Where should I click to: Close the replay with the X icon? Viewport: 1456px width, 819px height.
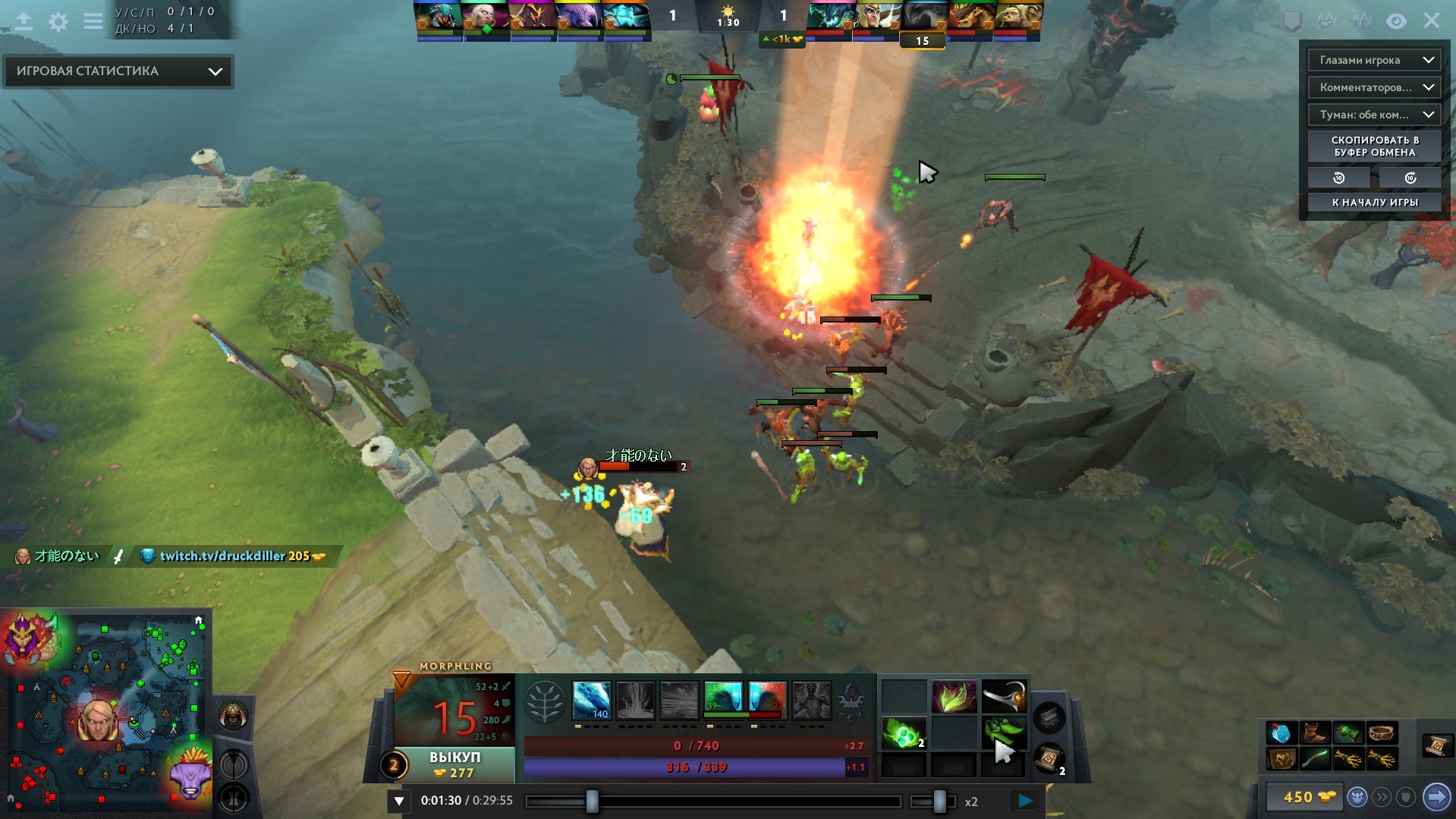click(1431, 20)
